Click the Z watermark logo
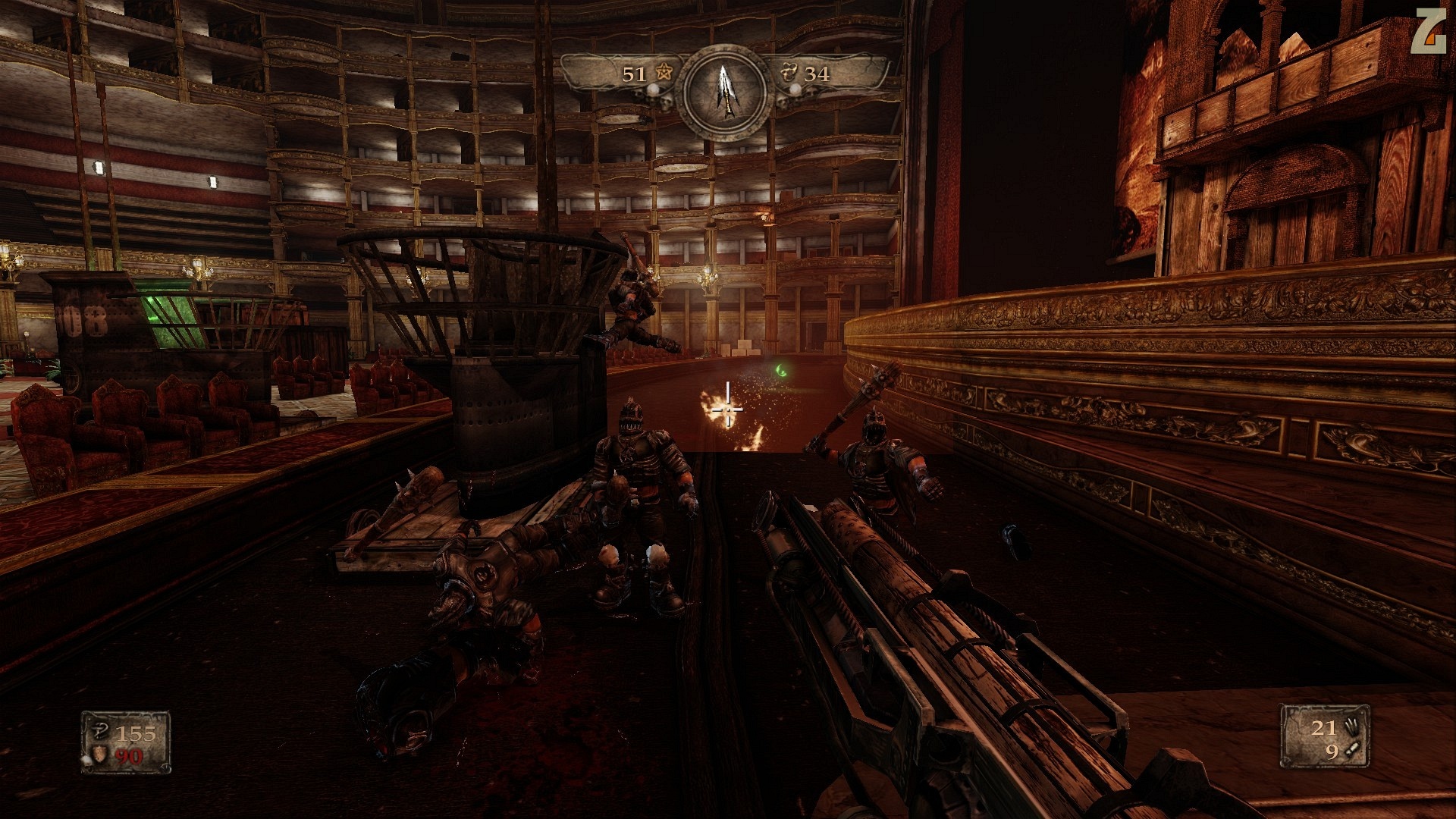 [1426, 33]
